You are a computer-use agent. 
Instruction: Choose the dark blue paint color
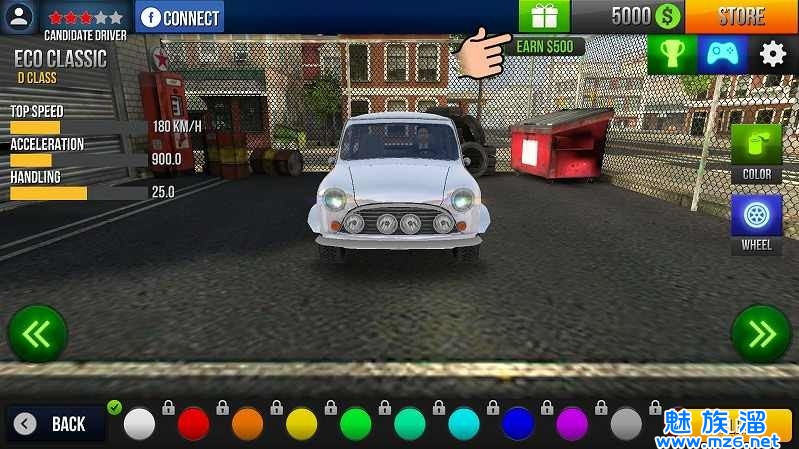(518, 424)
